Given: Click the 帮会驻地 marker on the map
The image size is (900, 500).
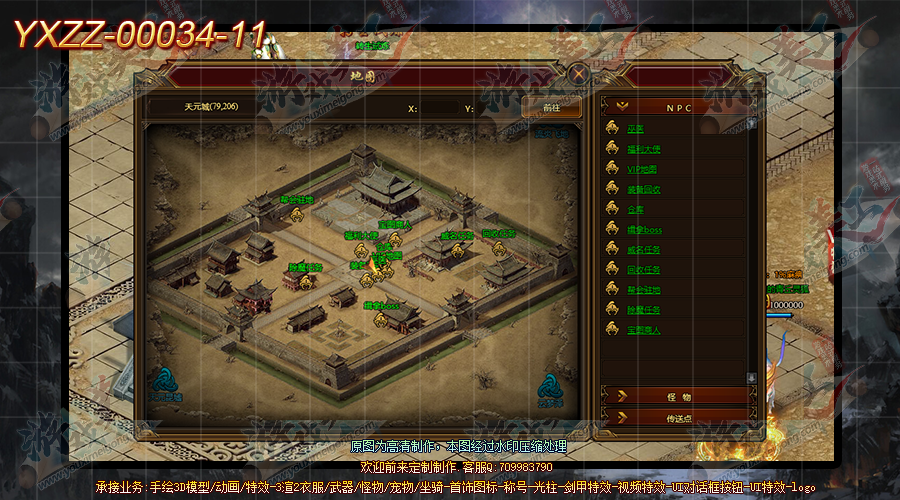Looking at the screenshot, I should tap(296, 200).
